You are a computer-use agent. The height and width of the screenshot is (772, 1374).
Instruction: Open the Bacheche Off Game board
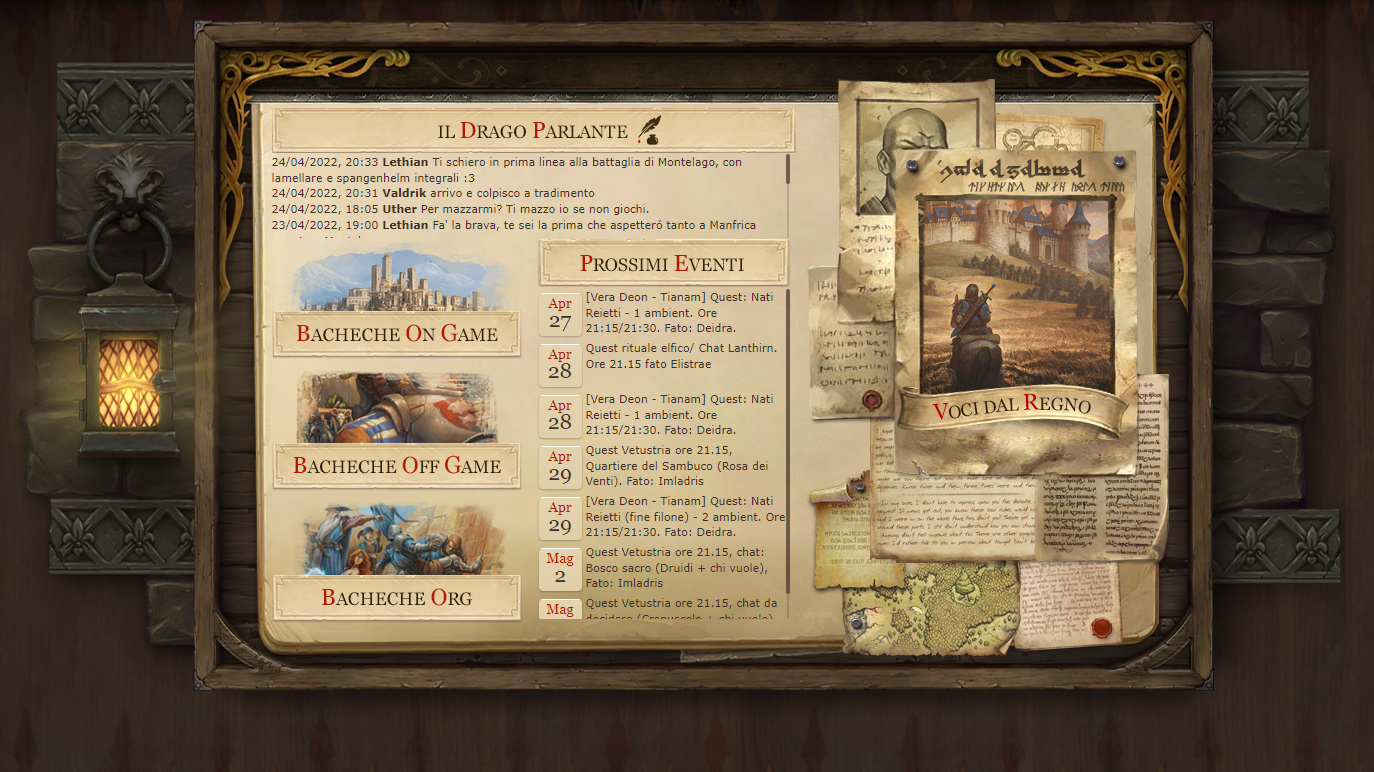[397, 466]
